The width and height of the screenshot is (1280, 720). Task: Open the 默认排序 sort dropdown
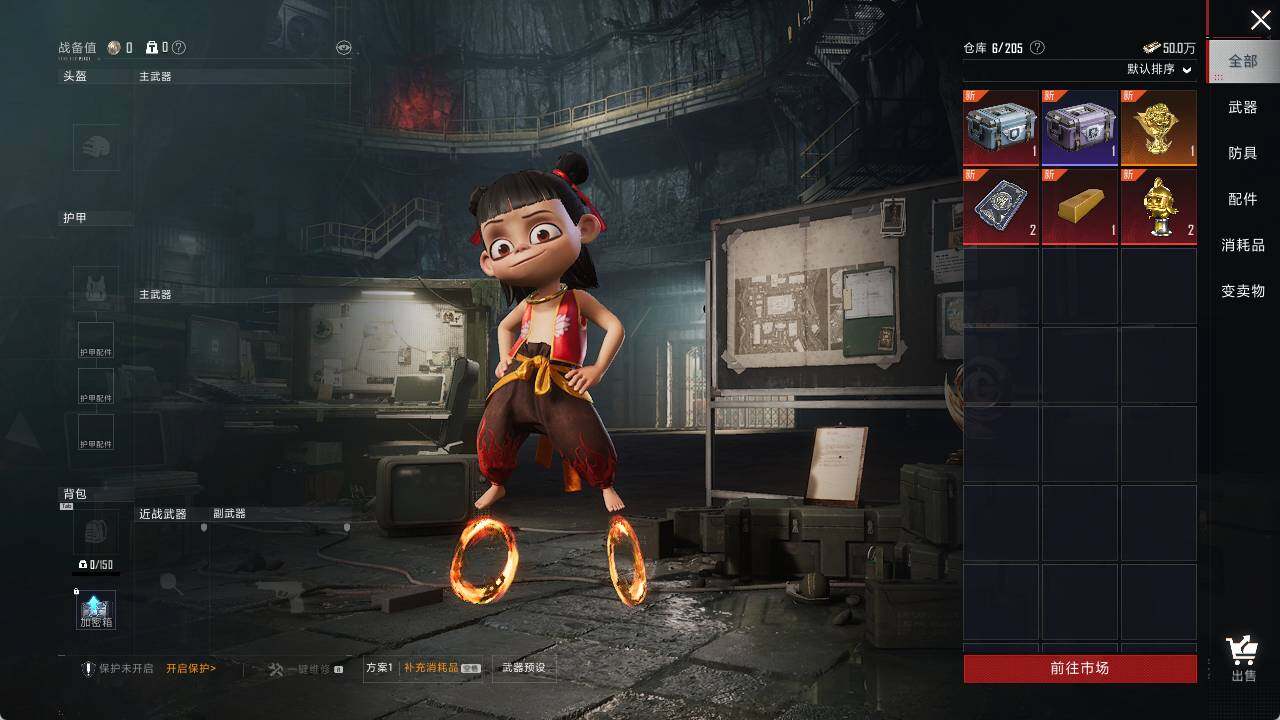pos(1160,70)
